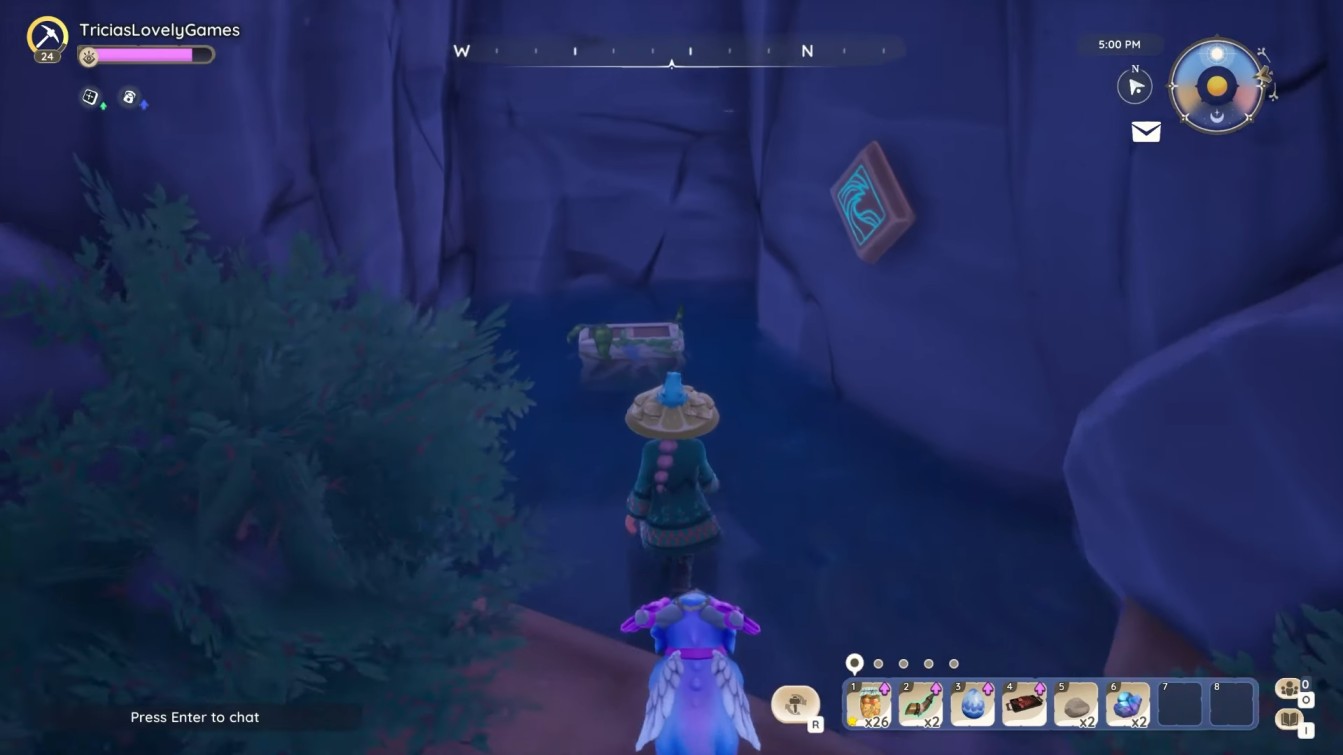The width and height of the screenshot is (1343, 755).
Task: Click the targeting buff icon under the XP bar
Action: coord(90,97)
